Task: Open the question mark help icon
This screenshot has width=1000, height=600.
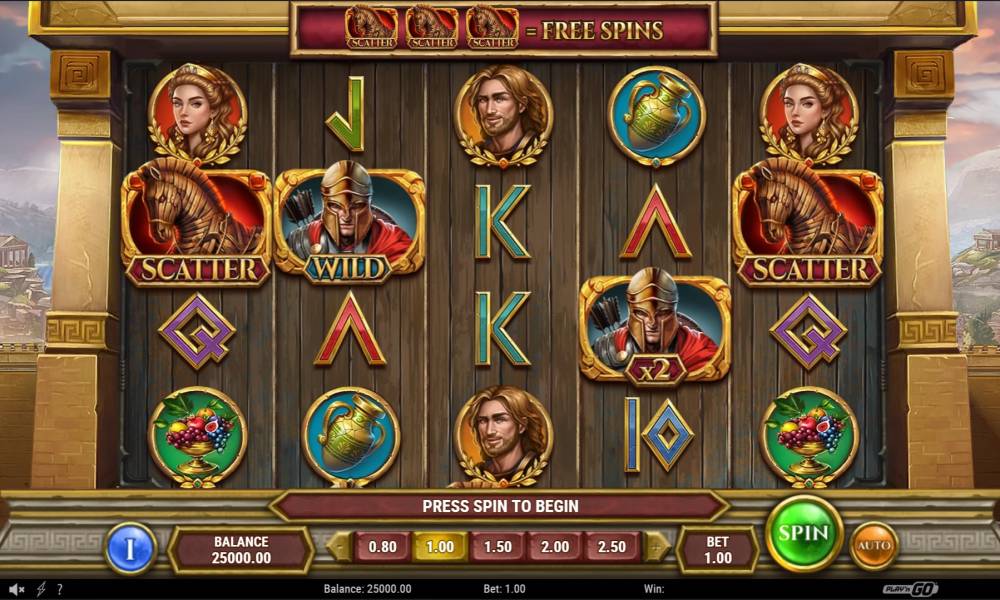Action: (60, 589)
